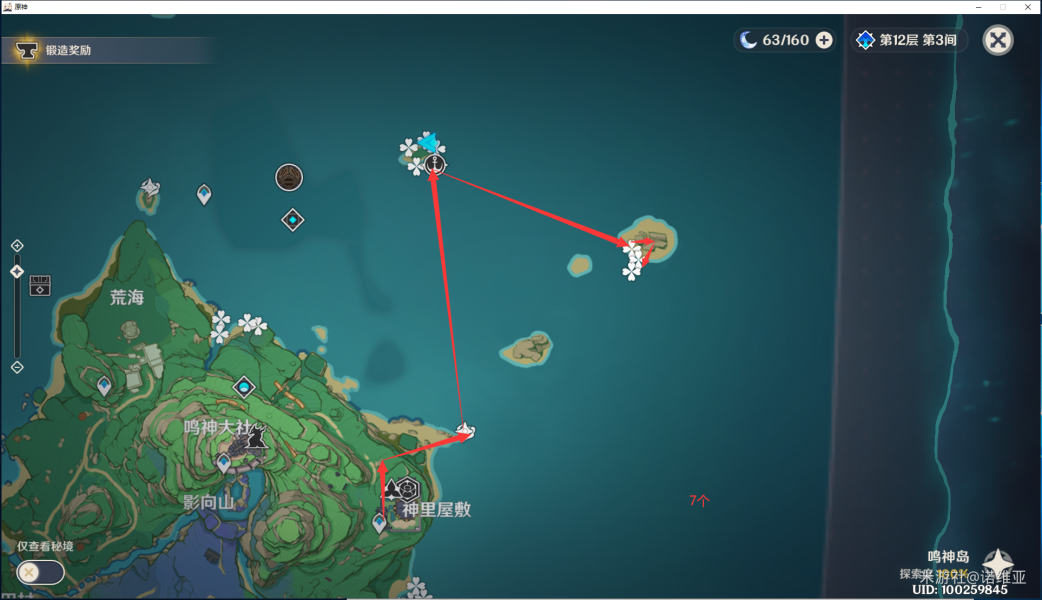
Task: Close the map with the X button
Action: (998, 40)
